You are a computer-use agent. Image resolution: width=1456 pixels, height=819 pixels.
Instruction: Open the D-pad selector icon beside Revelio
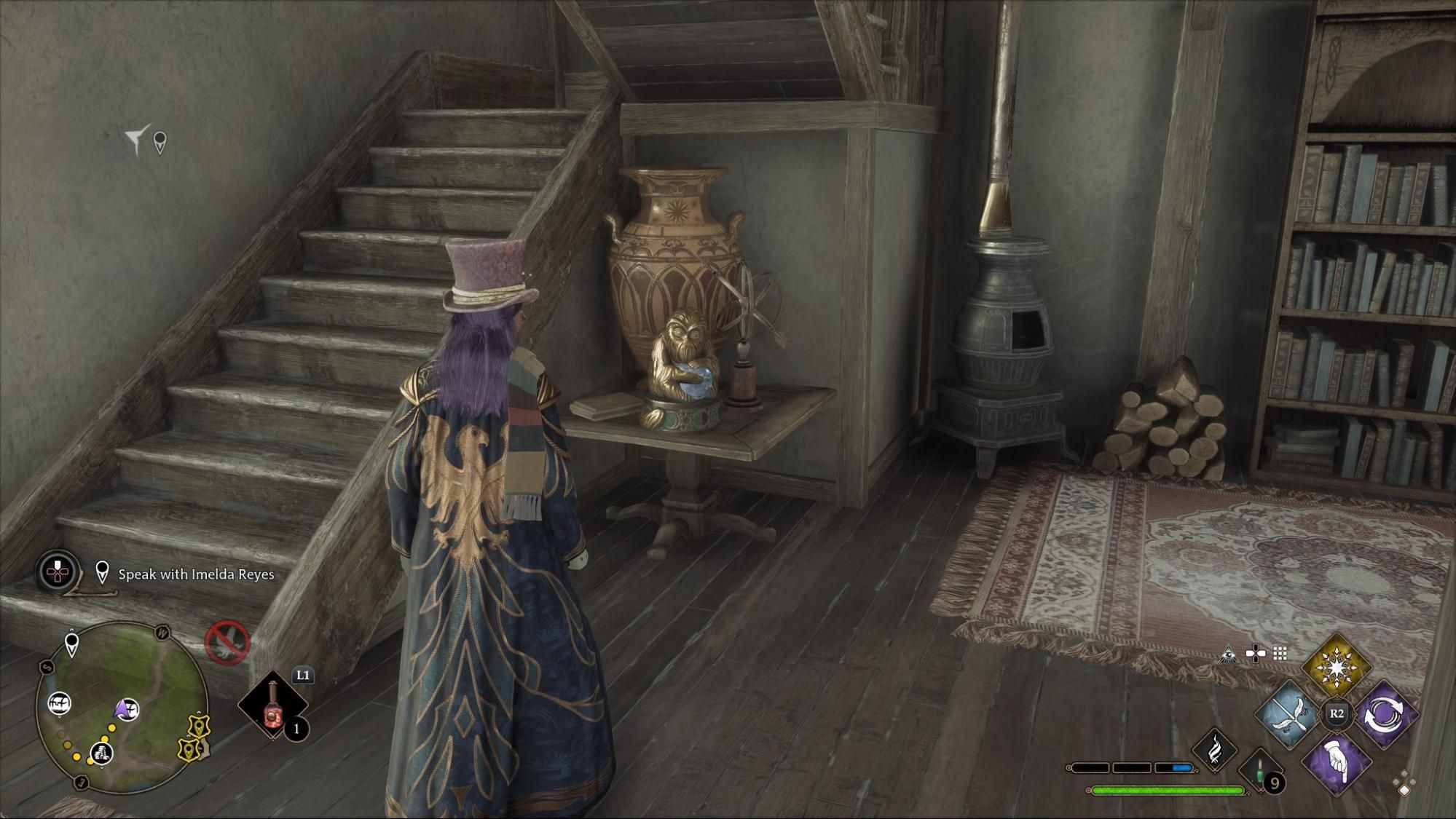[1256, 653]
